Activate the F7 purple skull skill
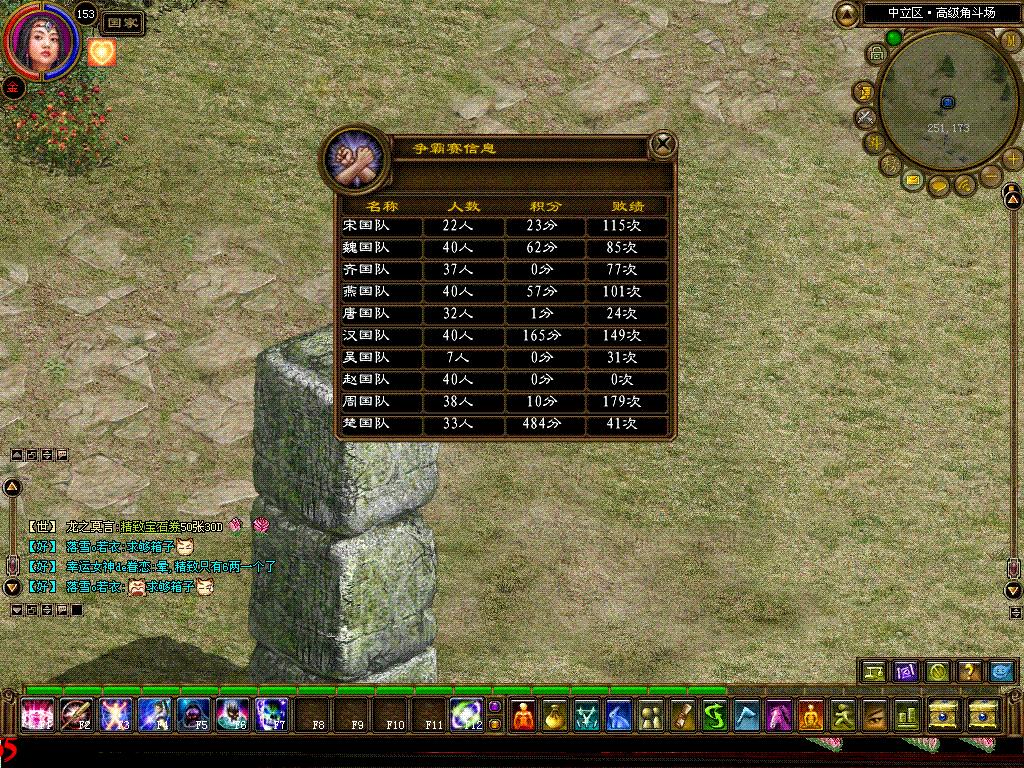This screenshot has height=768, width=1024. point(270,715)
